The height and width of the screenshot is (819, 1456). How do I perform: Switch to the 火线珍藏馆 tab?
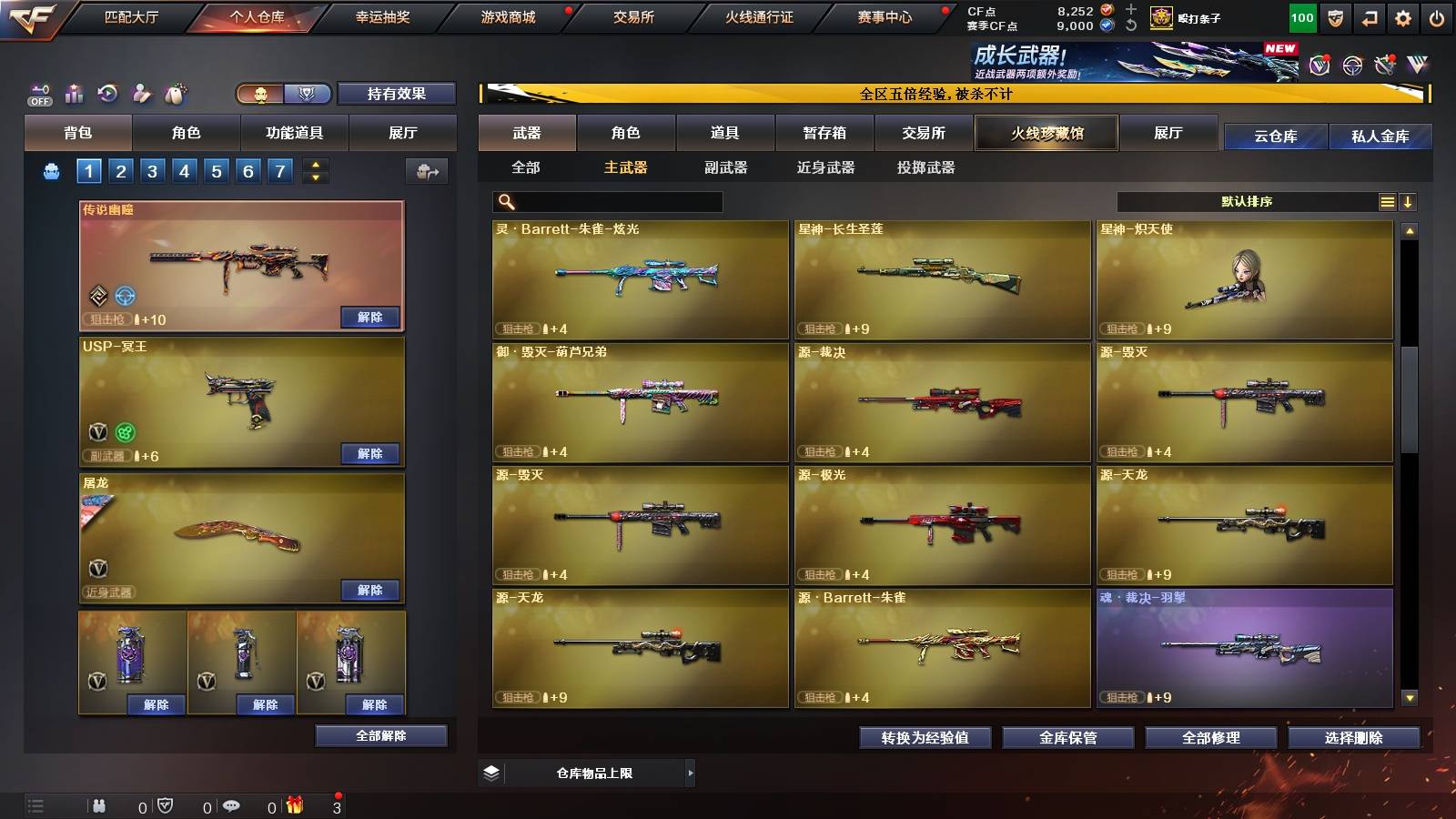click(x=1046, y=133)
